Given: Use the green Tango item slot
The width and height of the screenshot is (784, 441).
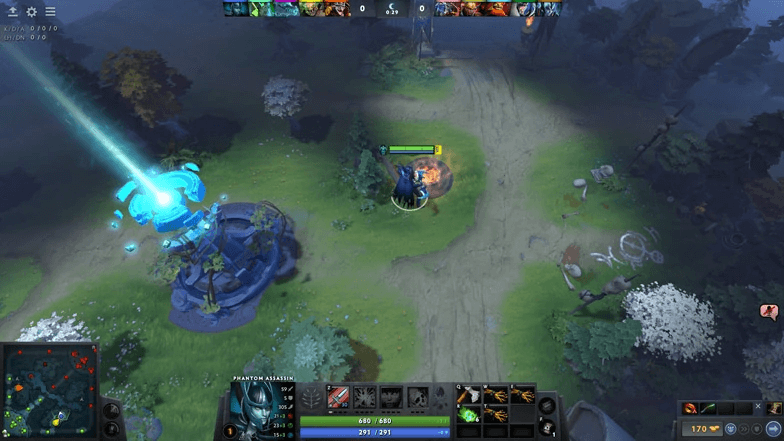Looking at the screenshot, I should click(469, 414).
